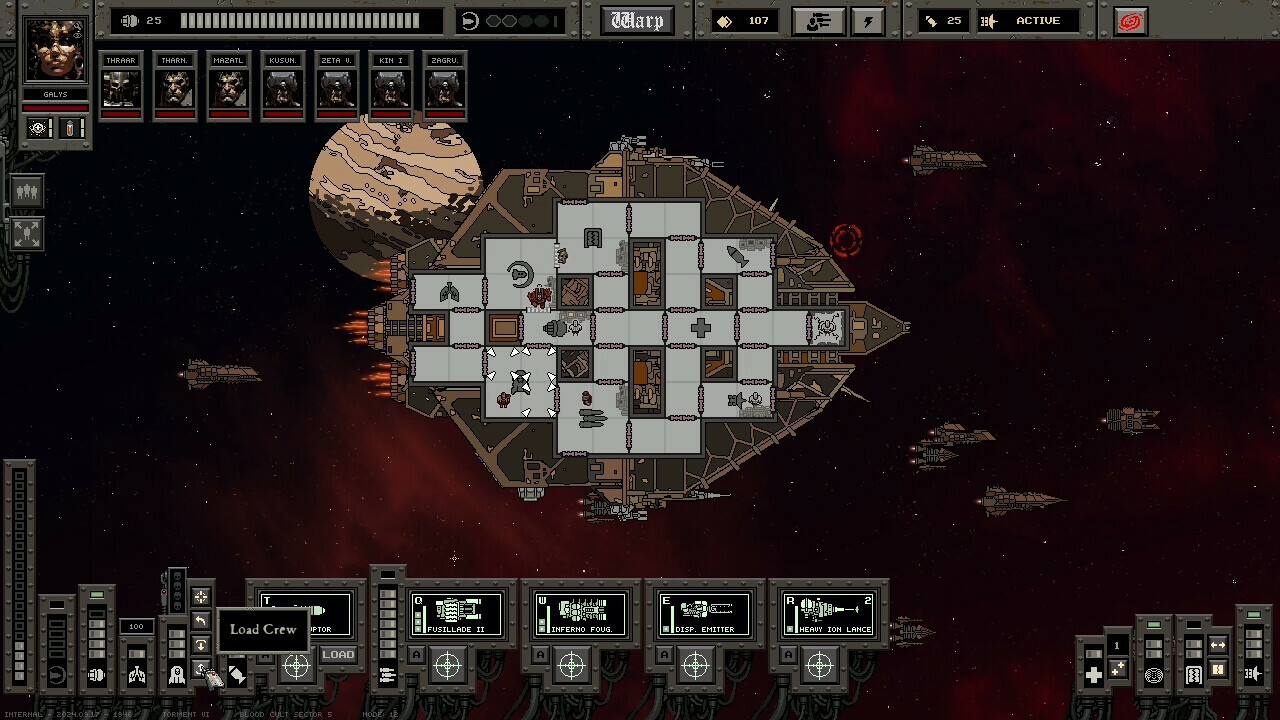
Task: Open the ship systems list button
Action: [x=818, y=21]
